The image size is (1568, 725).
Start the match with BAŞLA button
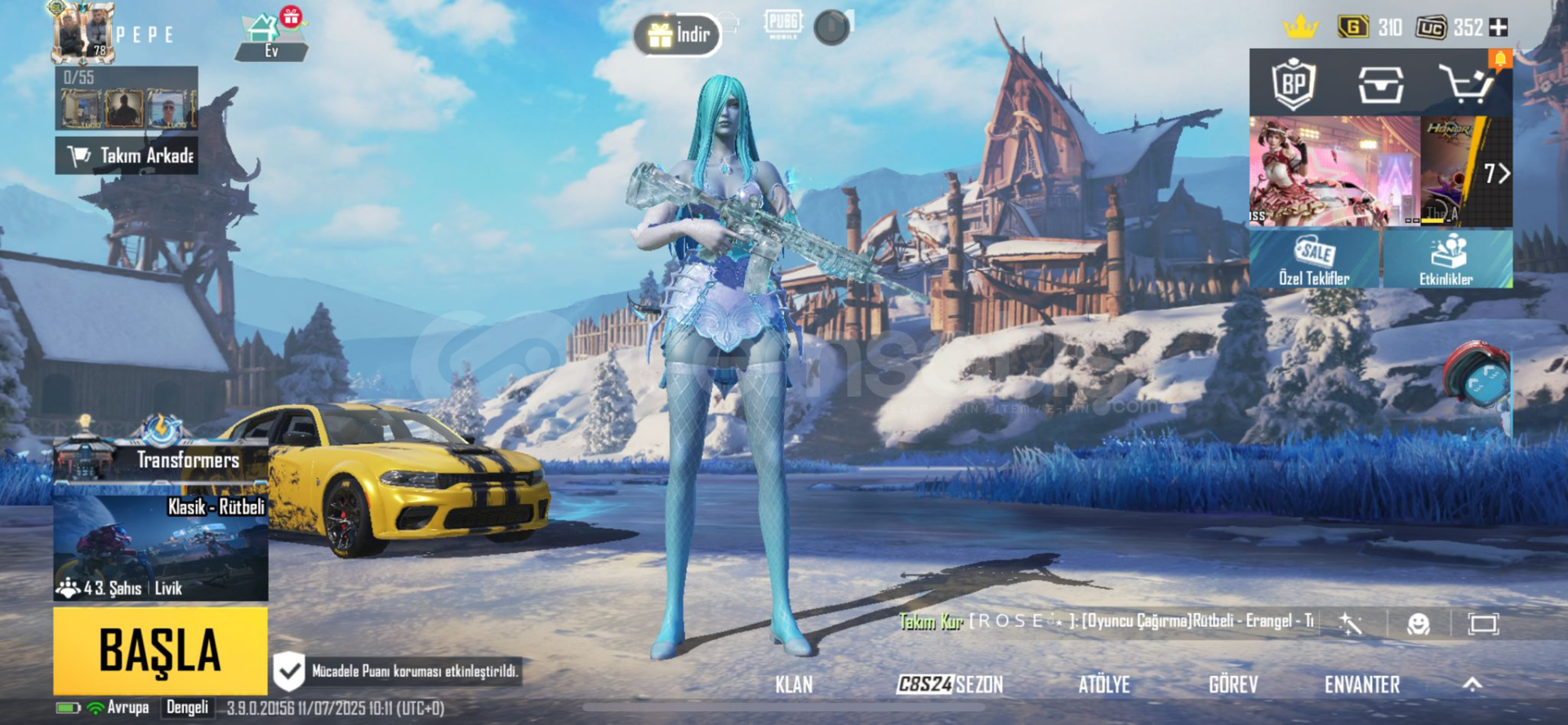coord(160,651)
